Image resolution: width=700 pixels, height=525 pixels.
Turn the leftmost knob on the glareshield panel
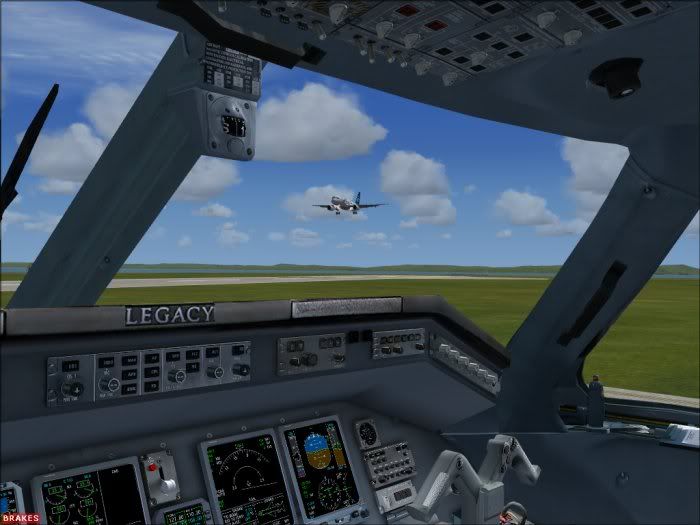pyautogui.click(x=71, y=388)
